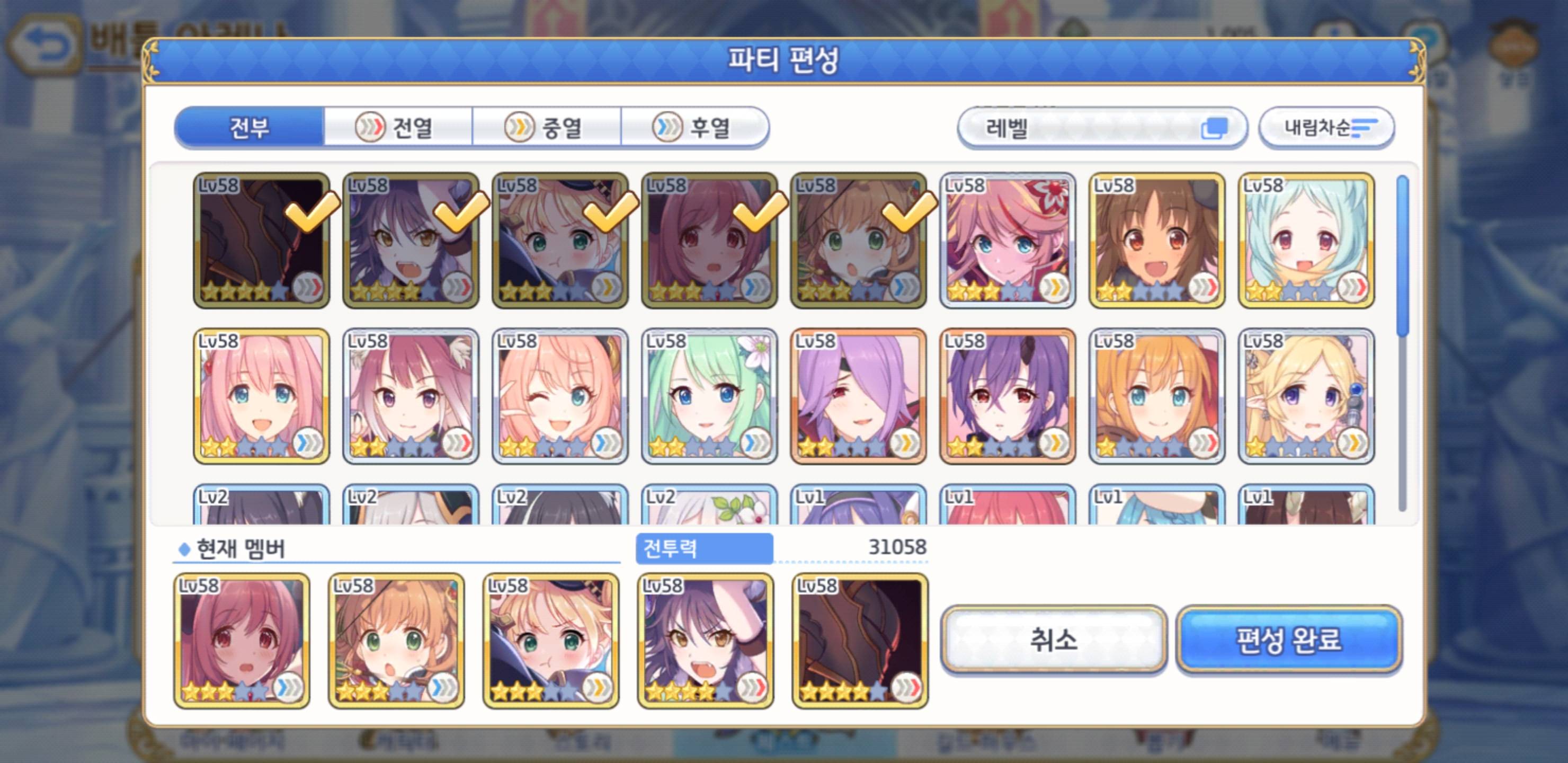Remove the pink-haired red-eyed current member
This screenshot has height=763, width=1568.
point(242,641)
